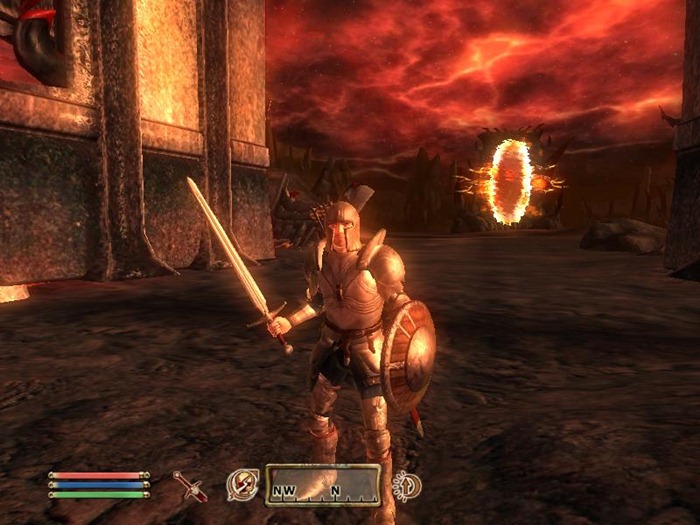Select the equipped sword weapon icon
Viewport: 700px width, 525px height.
coord(189,486)
